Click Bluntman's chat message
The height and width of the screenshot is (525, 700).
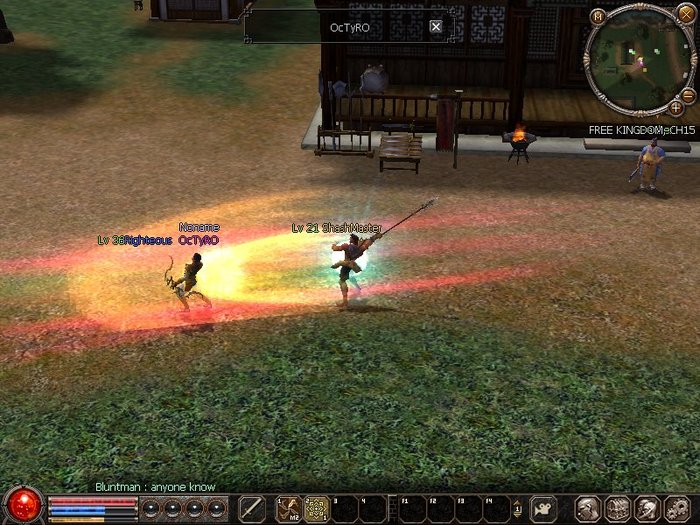tap(155, 487)
